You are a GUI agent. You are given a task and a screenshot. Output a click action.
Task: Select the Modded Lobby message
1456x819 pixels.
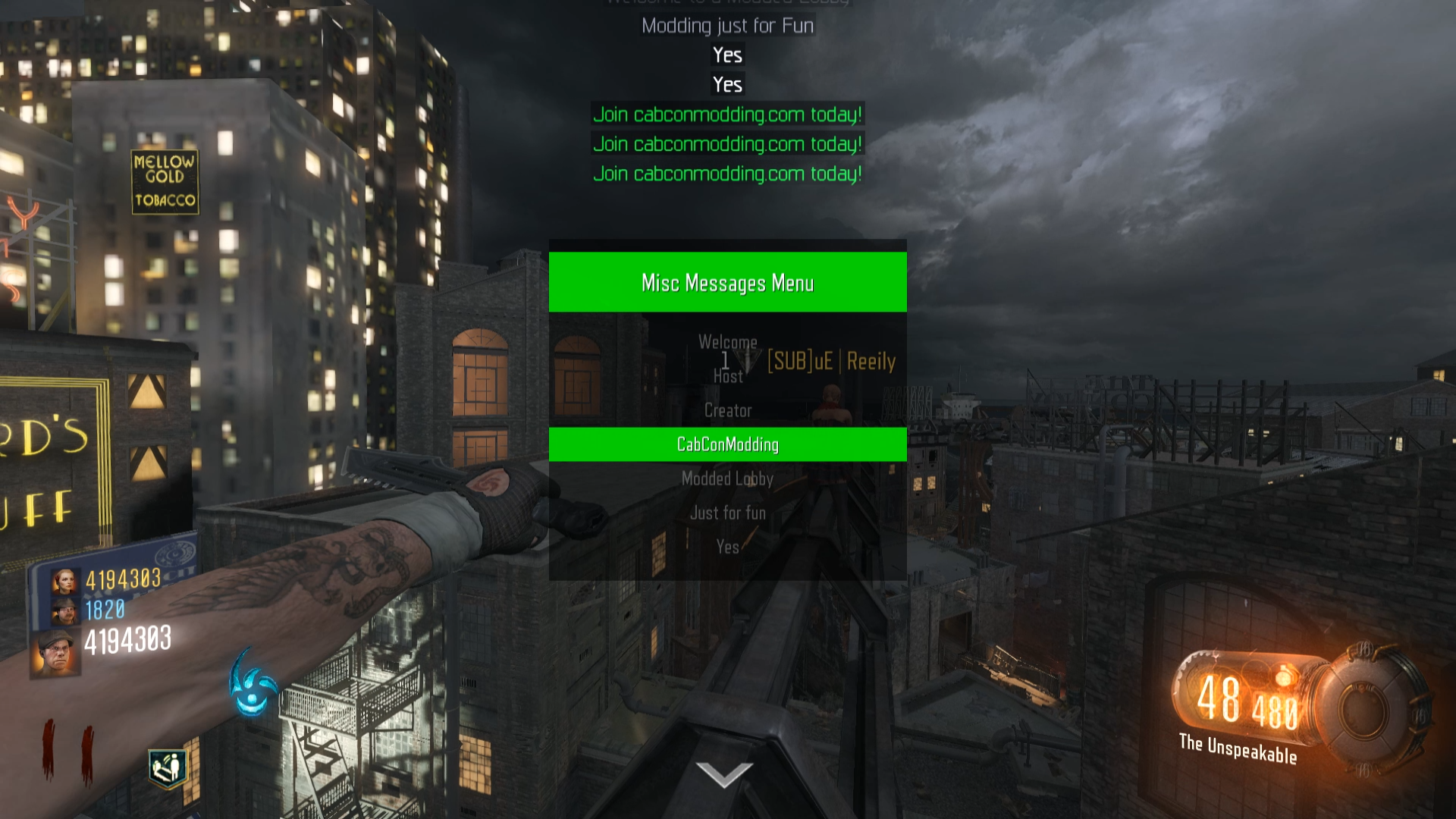click(x=727, y=479)
